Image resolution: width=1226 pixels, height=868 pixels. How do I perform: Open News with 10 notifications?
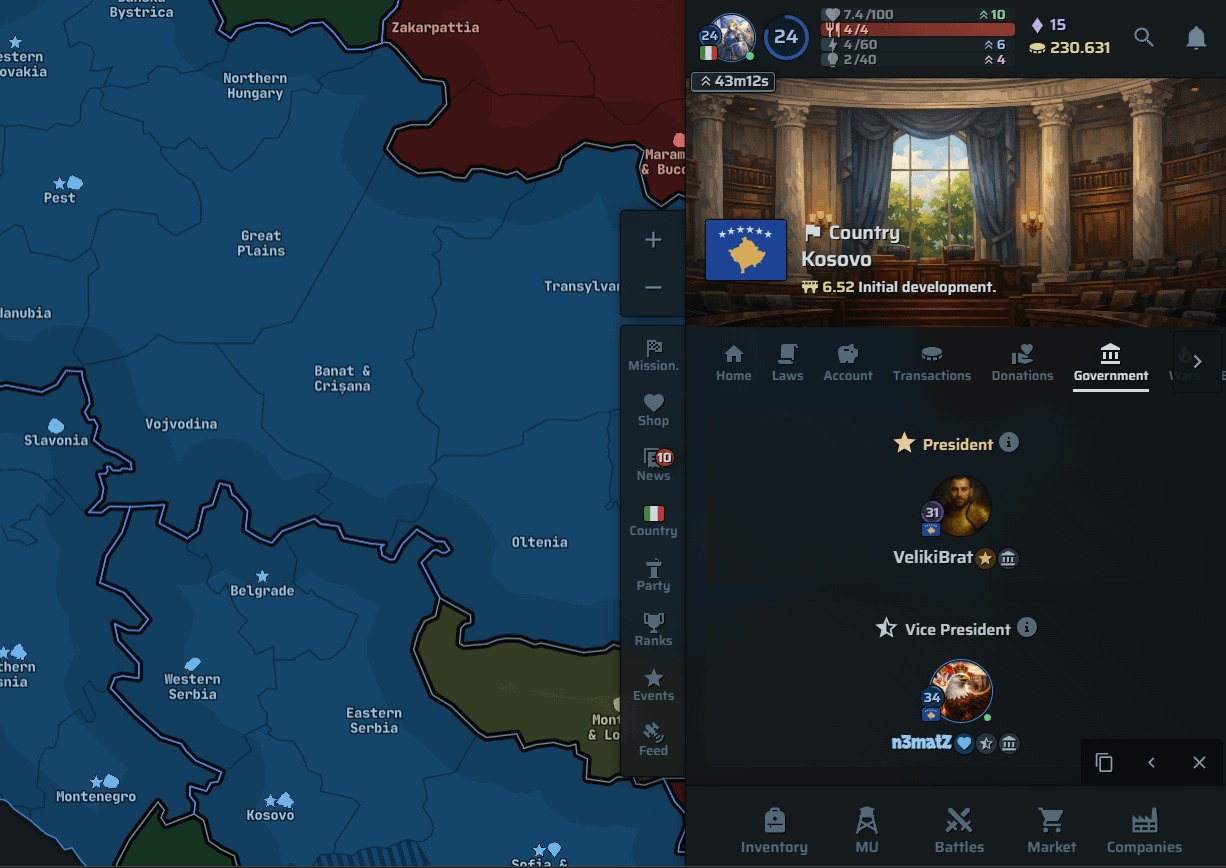(653, 464)
